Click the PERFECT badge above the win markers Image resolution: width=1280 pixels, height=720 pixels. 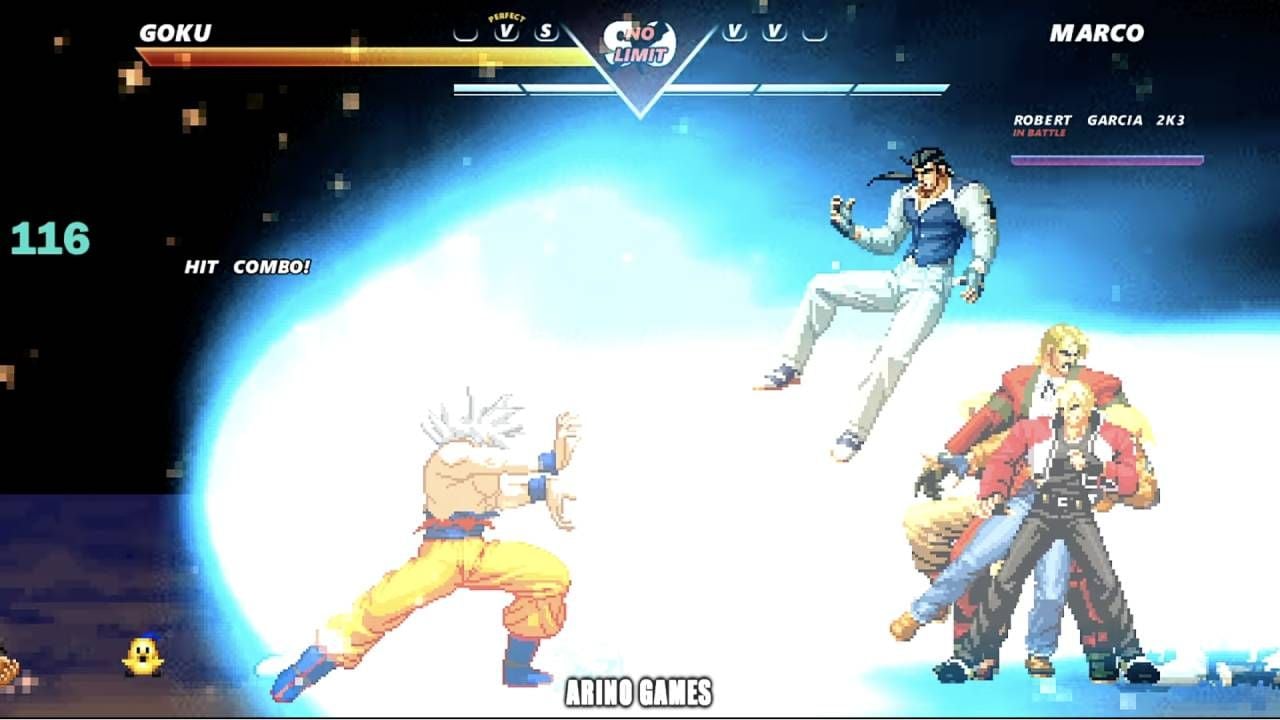tap(506, 16)
